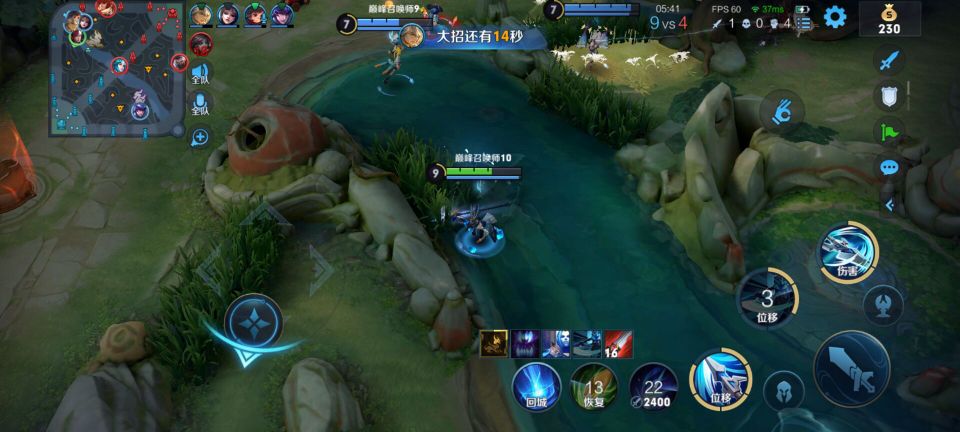Open the gear settings menu
This screenshot has height=432, width=960.
click(834, 16)
